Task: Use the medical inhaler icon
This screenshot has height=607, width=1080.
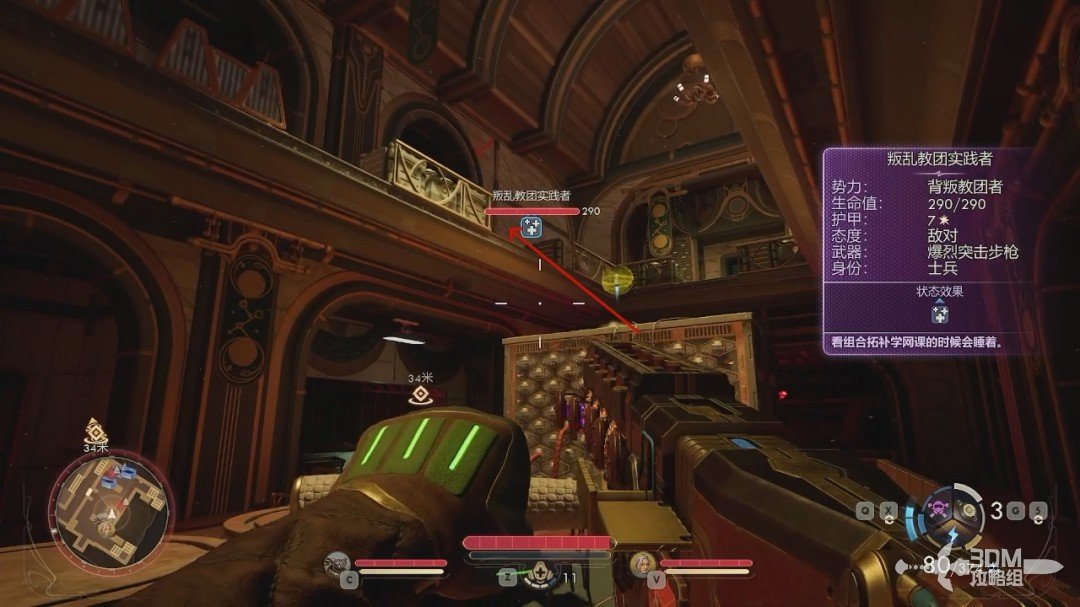Action: click(x=541, y=575)
